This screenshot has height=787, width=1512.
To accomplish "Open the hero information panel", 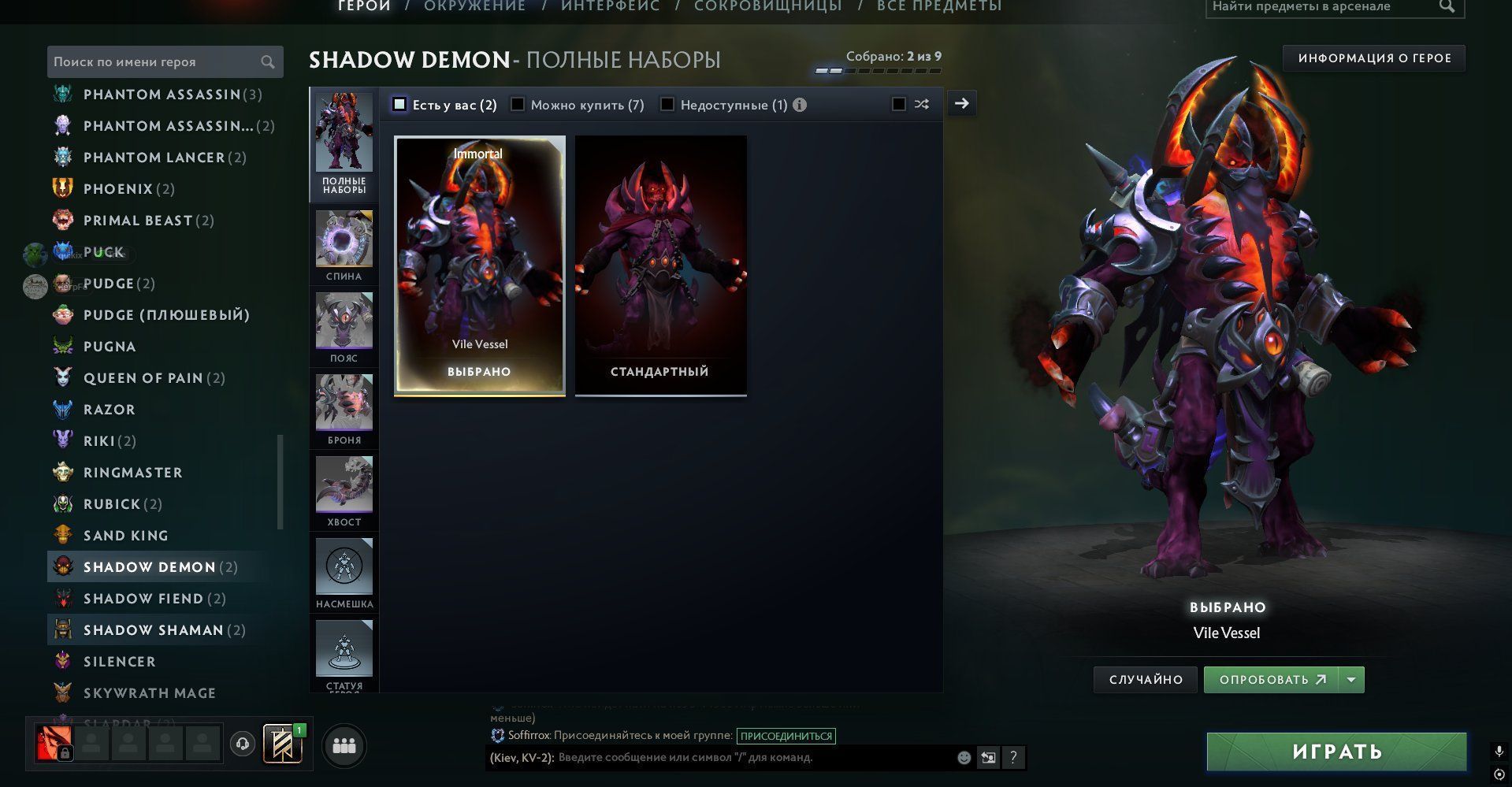I will [x=1374, y=58].
